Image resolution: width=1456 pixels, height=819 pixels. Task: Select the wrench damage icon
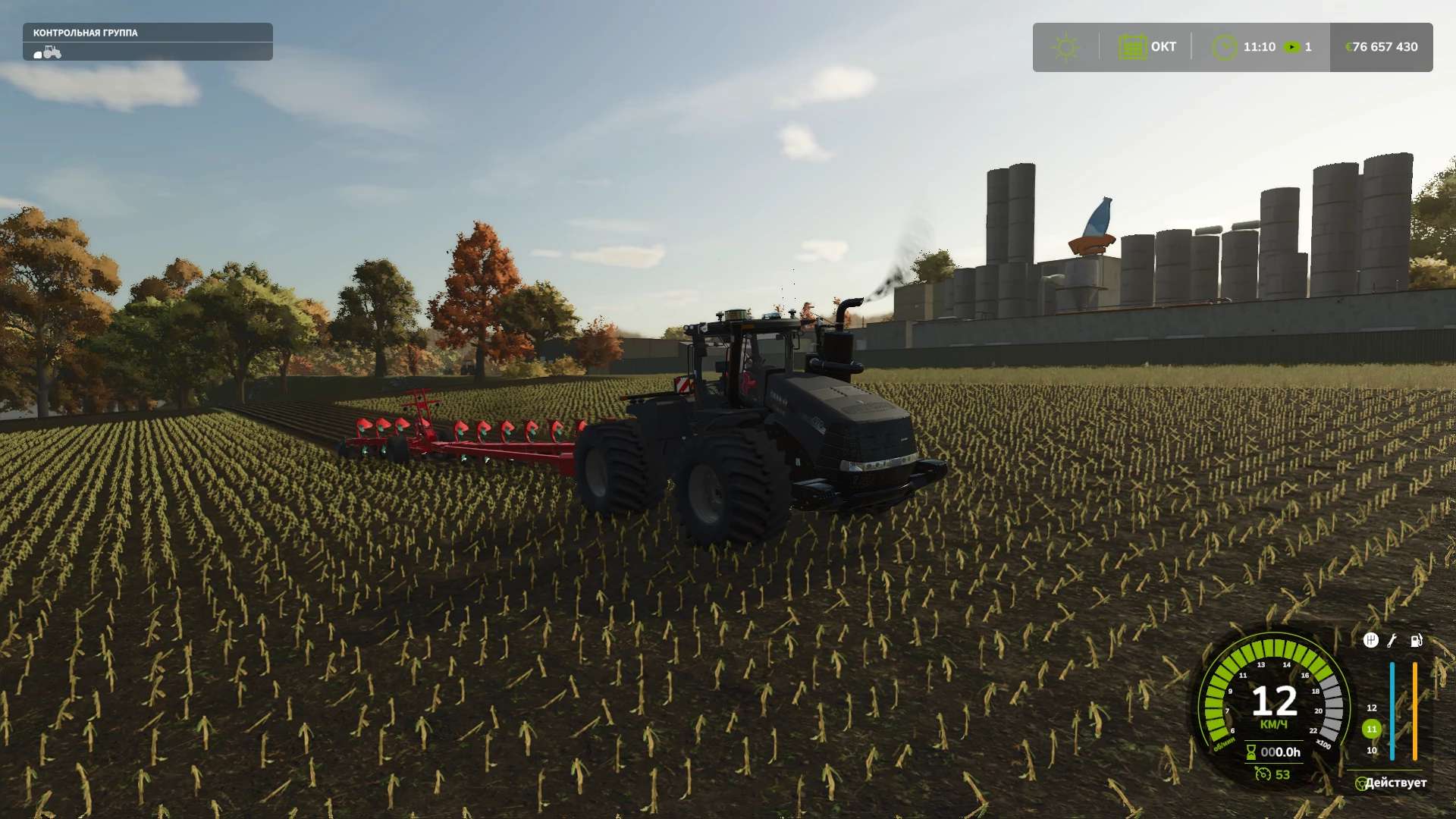click(1392, 641)
